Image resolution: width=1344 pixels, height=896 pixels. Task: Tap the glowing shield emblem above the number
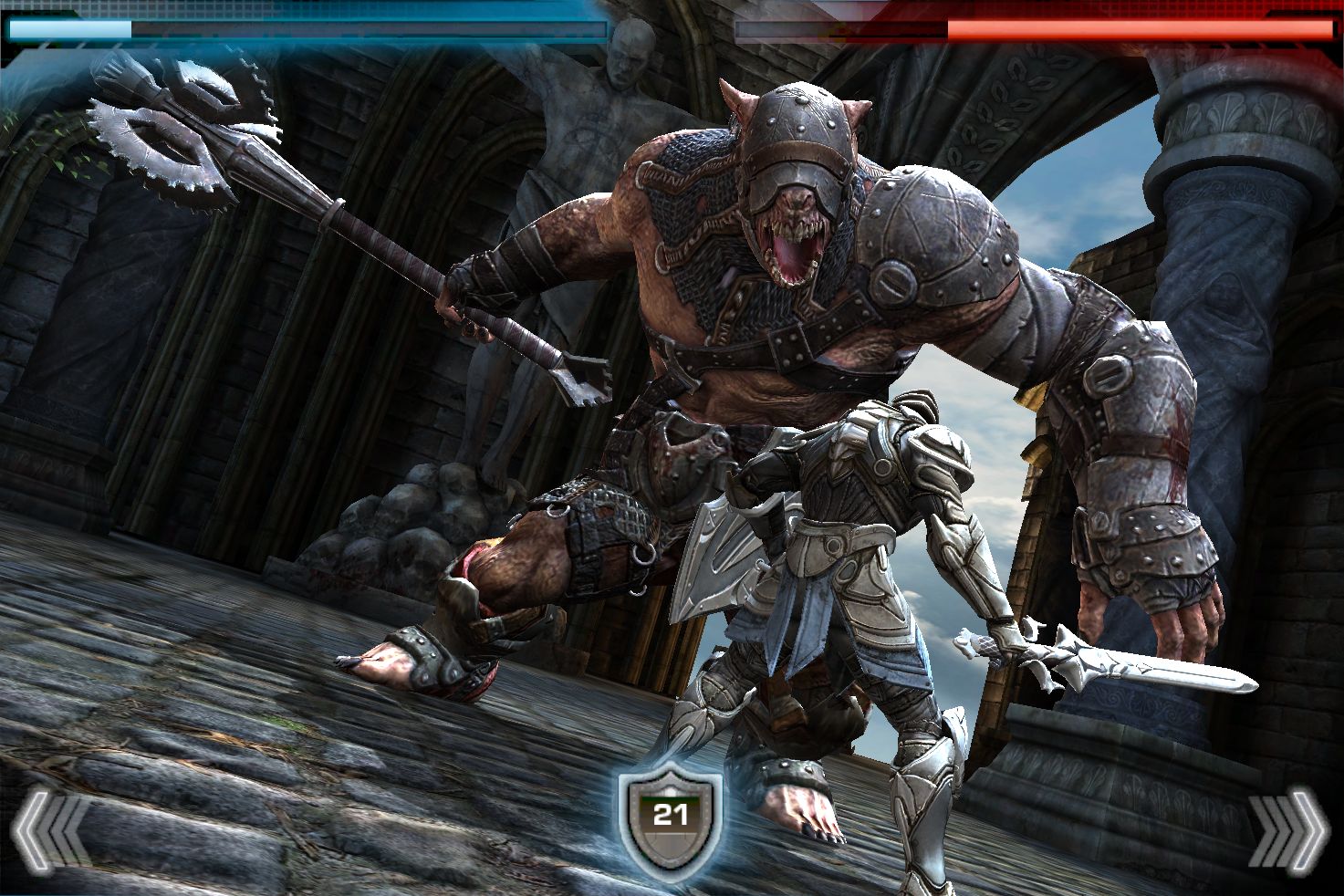tap(671, 789)
